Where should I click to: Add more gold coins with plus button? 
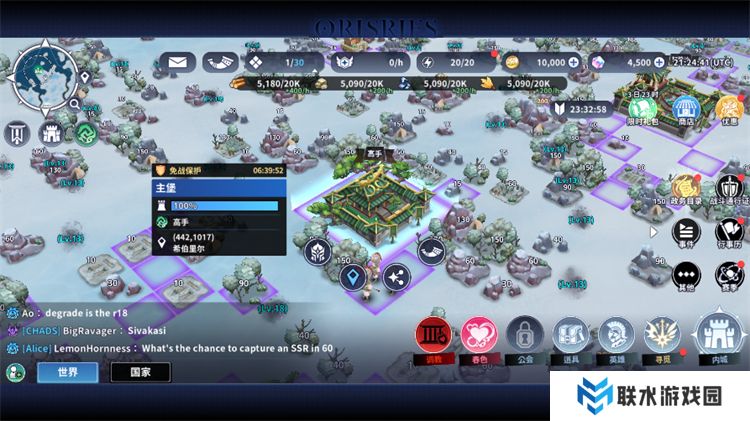pyautogui.click(x=573, y=62)
